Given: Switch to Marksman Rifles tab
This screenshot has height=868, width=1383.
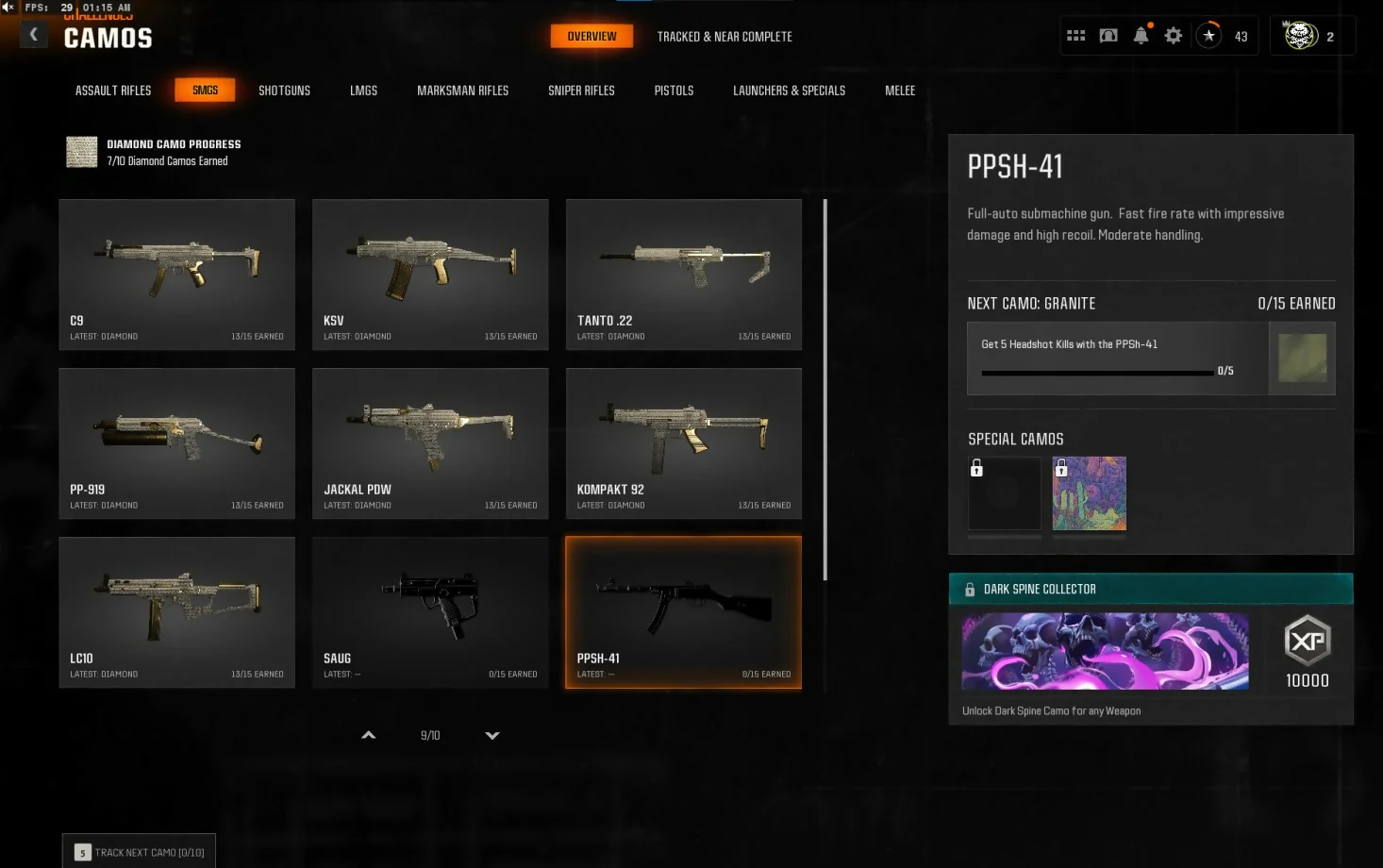Looking at the screenshot, I should pyautogui.click(x=462, y=91).
